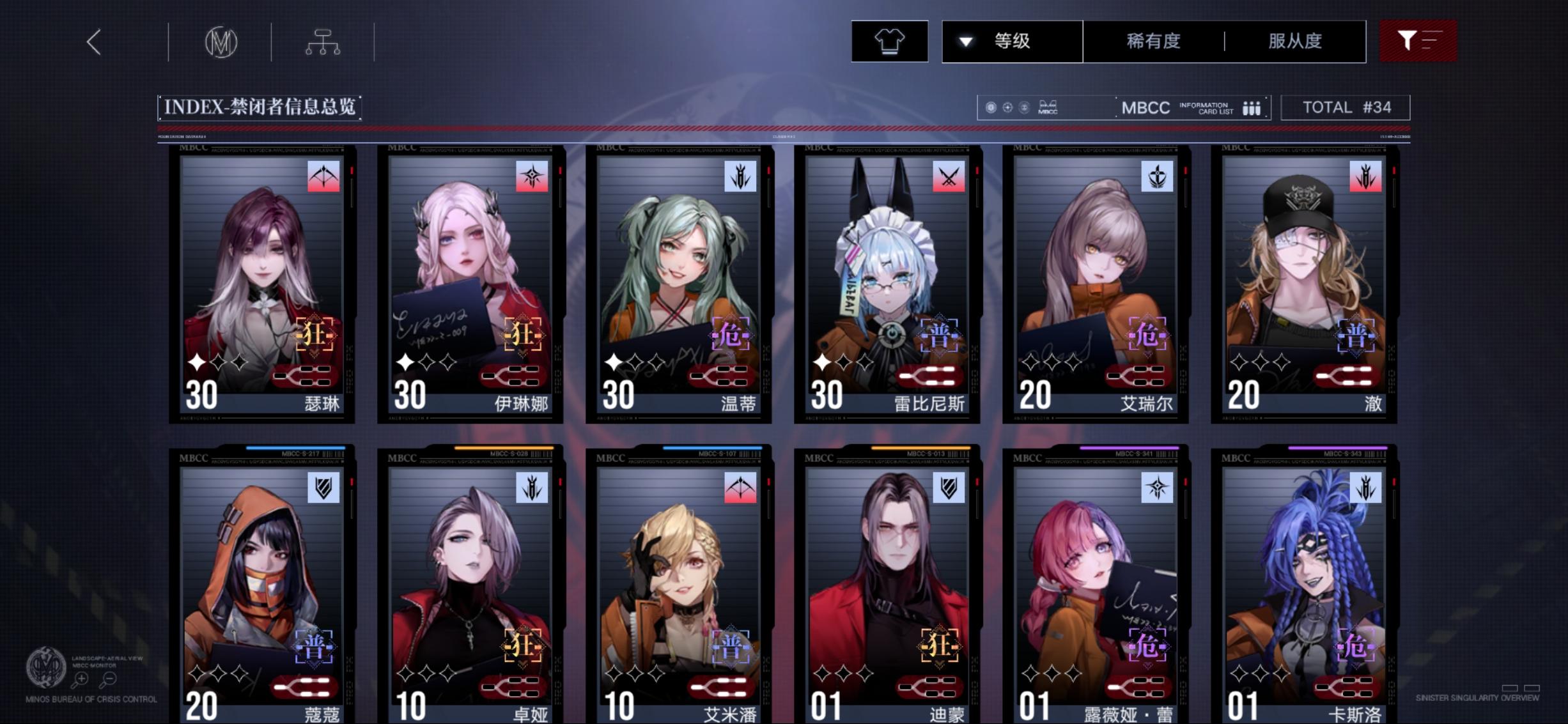Screen dimensions: 1568x724
Task: Click the zoom-out magnifier on MBCC monitor
Action: pos(108,679)
